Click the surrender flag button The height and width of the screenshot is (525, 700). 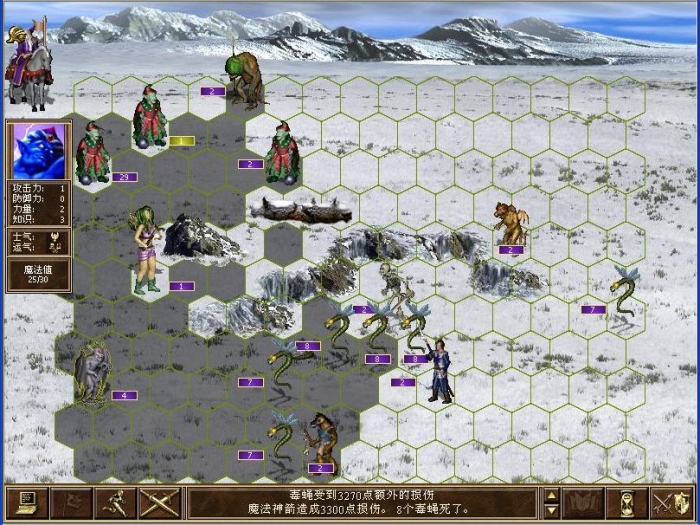(x=71, y=502)
